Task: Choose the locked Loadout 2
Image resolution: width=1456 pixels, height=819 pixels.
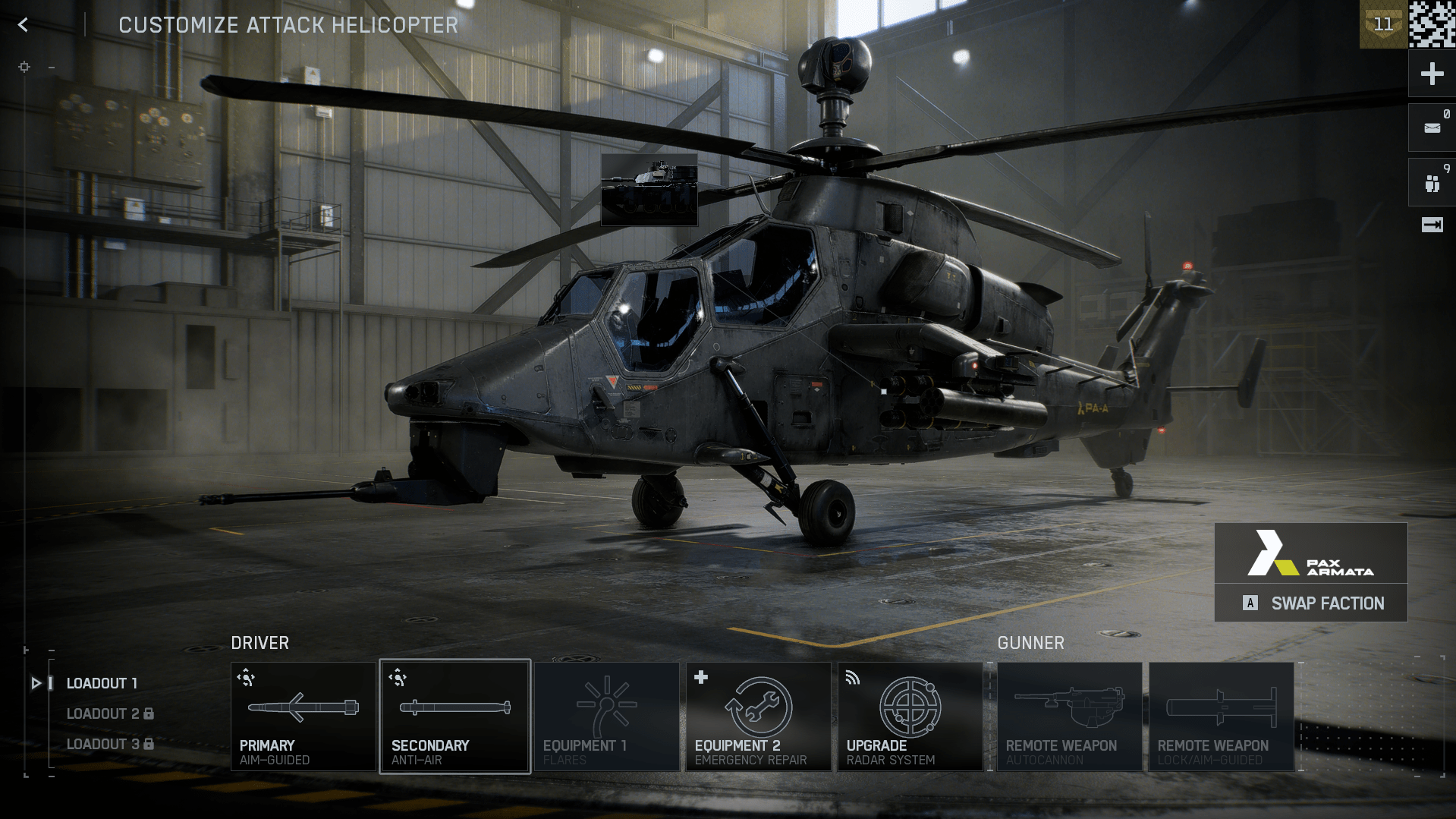Action: coord(109,713)
